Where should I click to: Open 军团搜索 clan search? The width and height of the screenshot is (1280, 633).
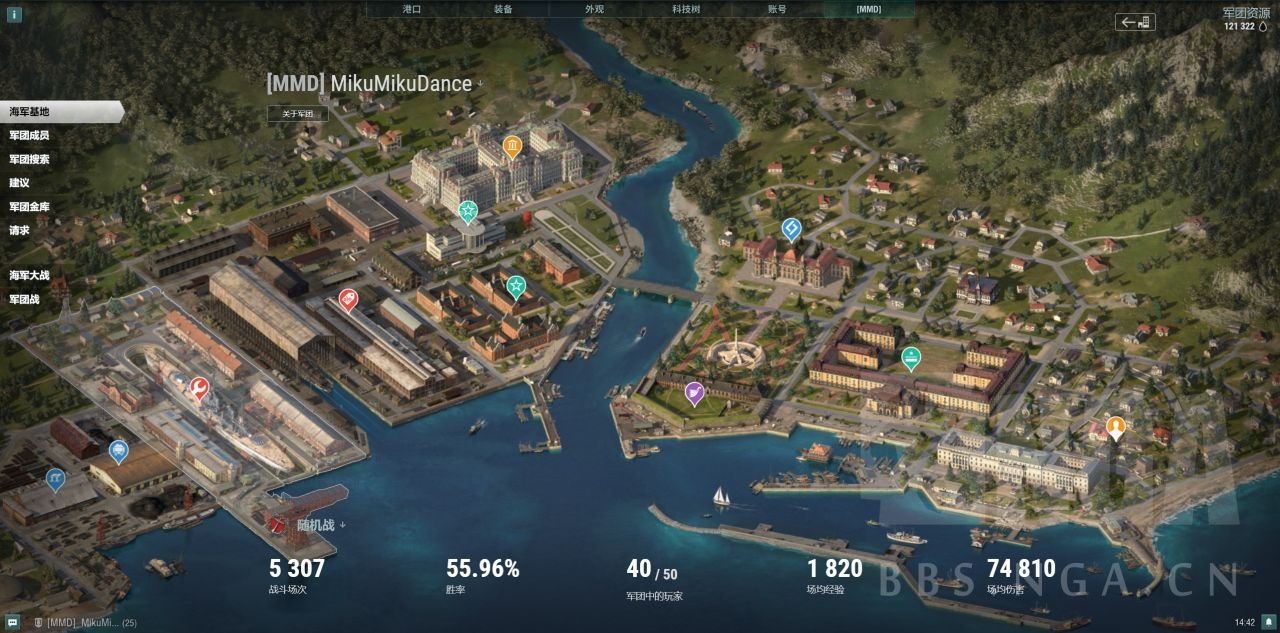click(30, 159)
